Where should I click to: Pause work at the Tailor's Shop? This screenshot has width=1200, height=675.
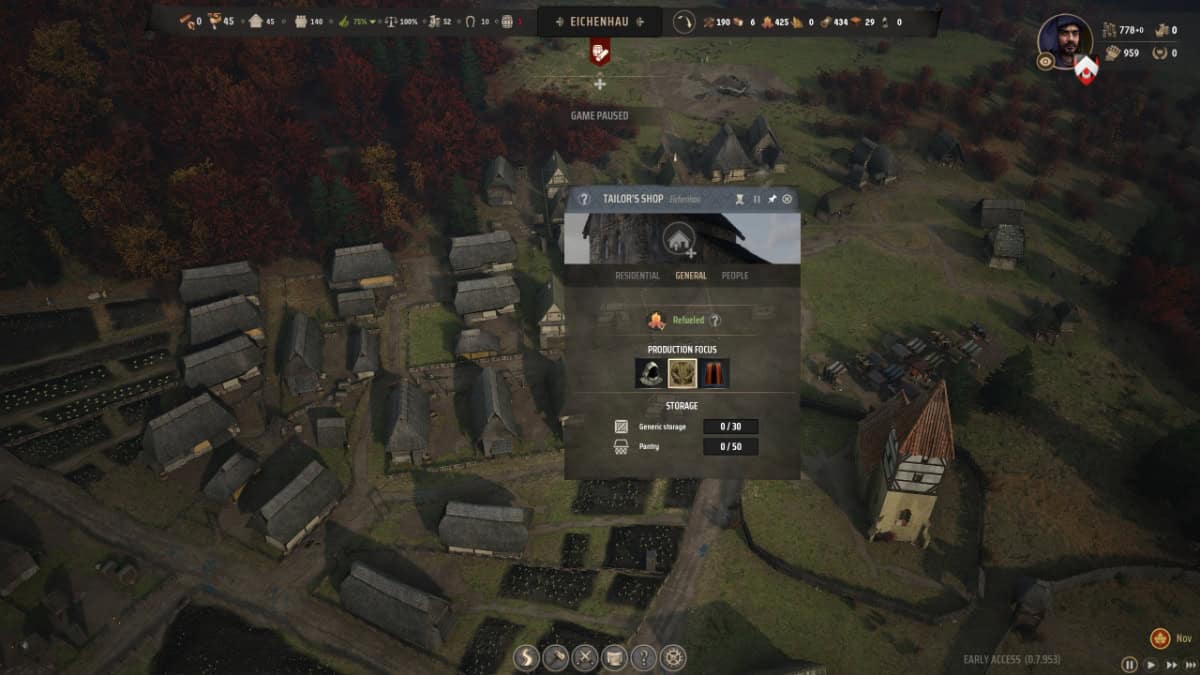point(757,199)
